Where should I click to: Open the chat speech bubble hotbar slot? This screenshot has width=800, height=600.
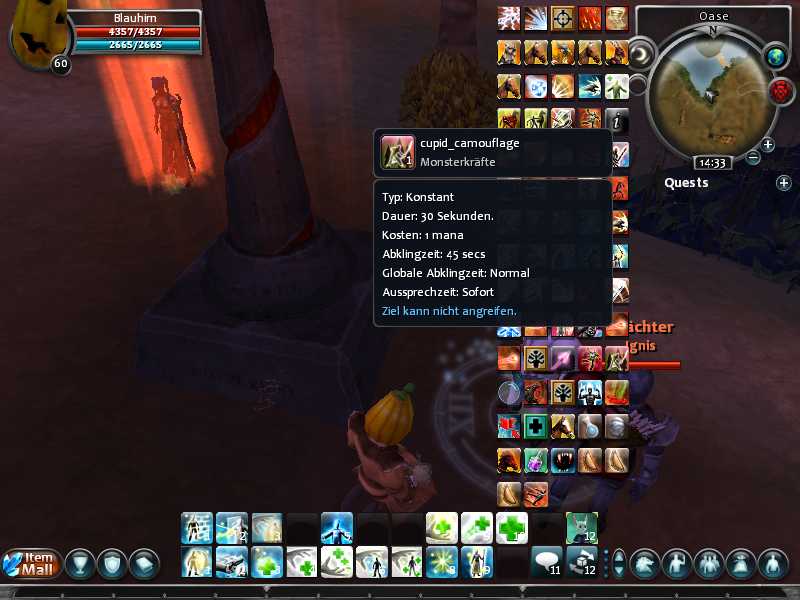point(546,560)
